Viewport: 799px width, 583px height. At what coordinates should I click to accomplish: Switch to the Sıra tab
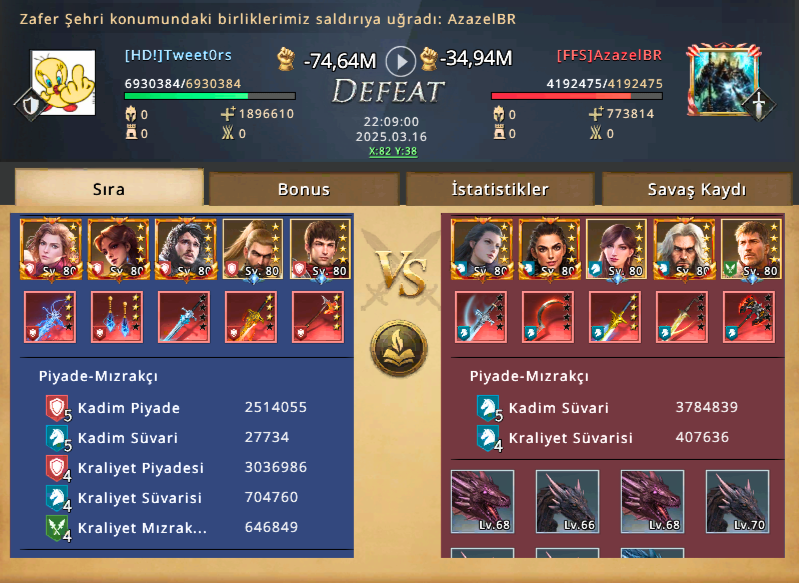pyautogui.click(x=108, y=188)
